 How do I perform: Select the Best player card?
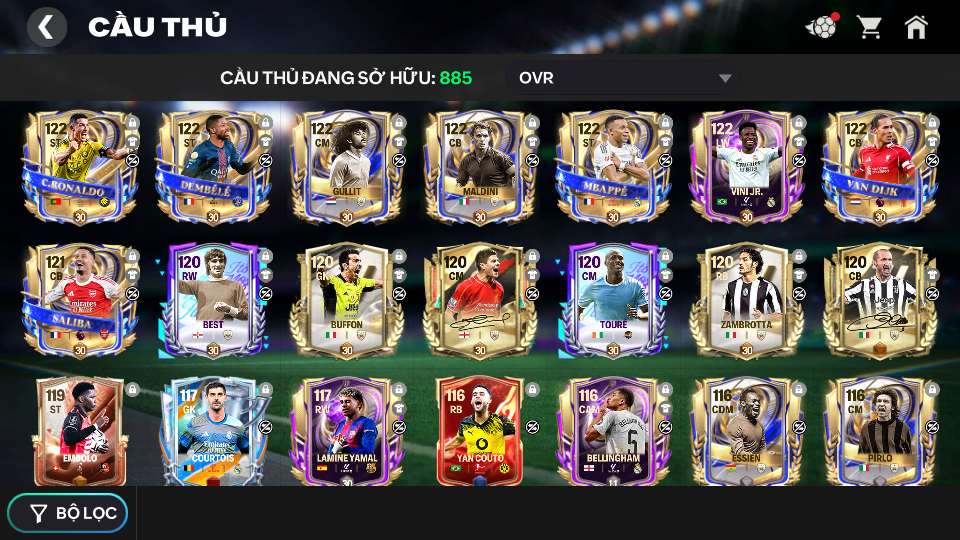pyautogui.click(x=213, y=300)
